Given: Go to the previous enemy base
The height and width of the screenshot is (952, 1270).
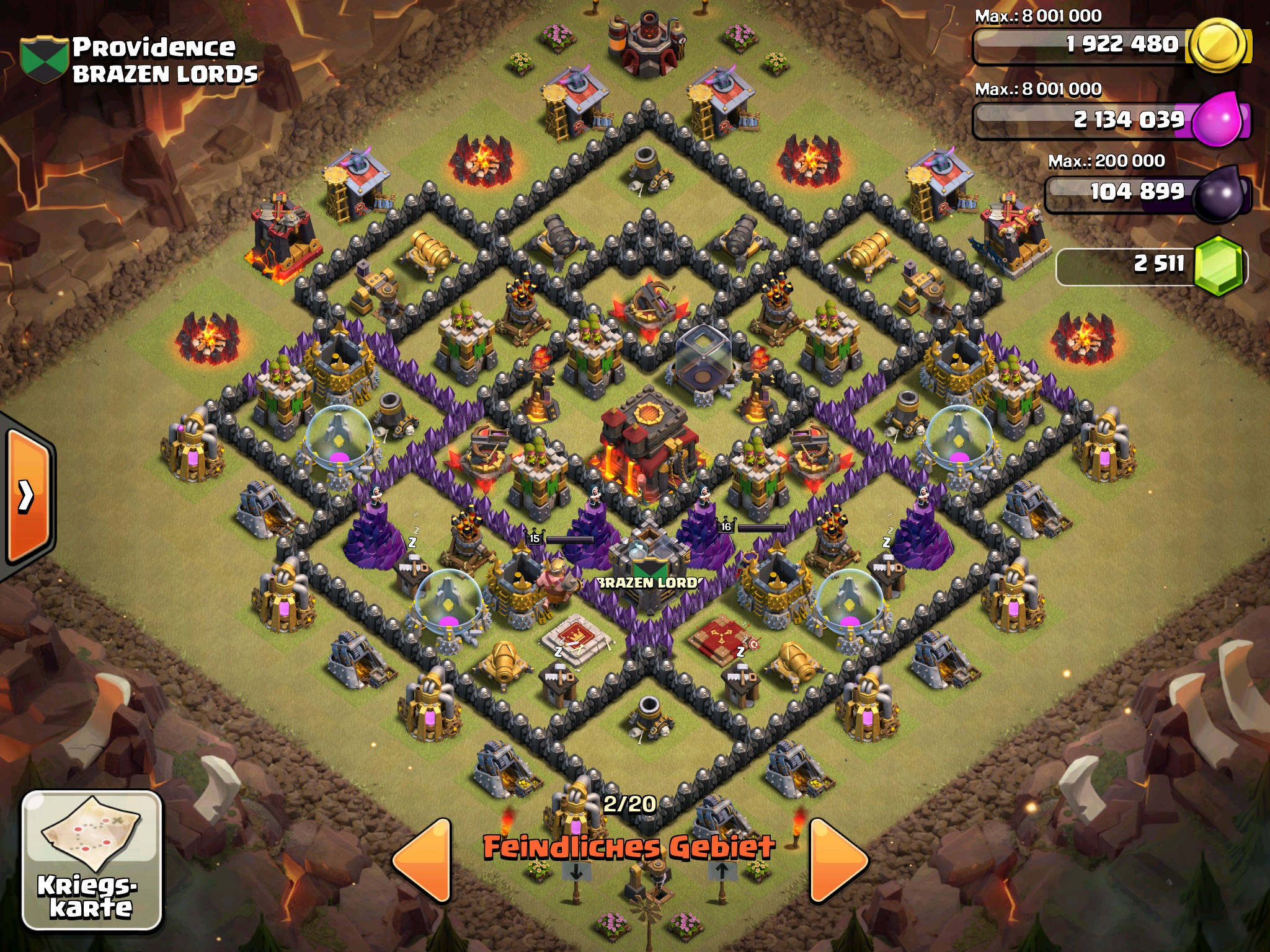Looking at the screenshot, I should click(424, 861).
